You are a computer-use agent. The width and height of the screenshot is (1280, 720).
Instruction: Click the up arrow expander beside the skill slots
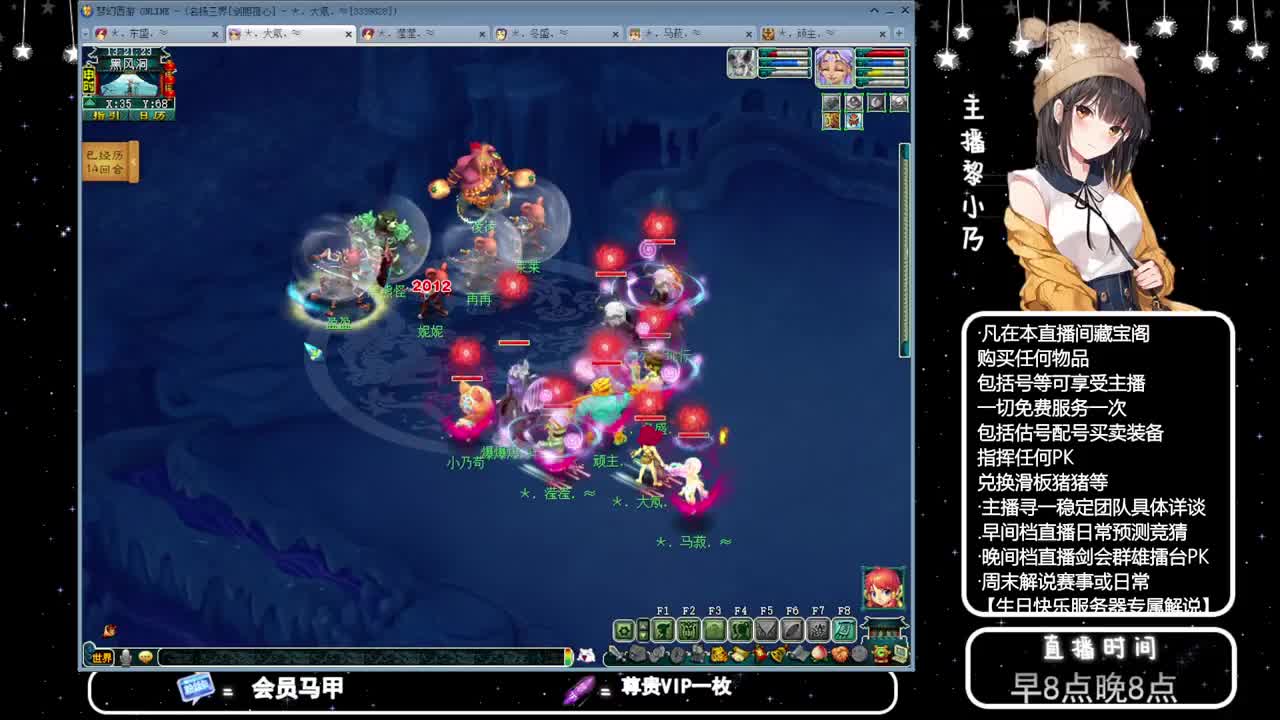[643, 625]
